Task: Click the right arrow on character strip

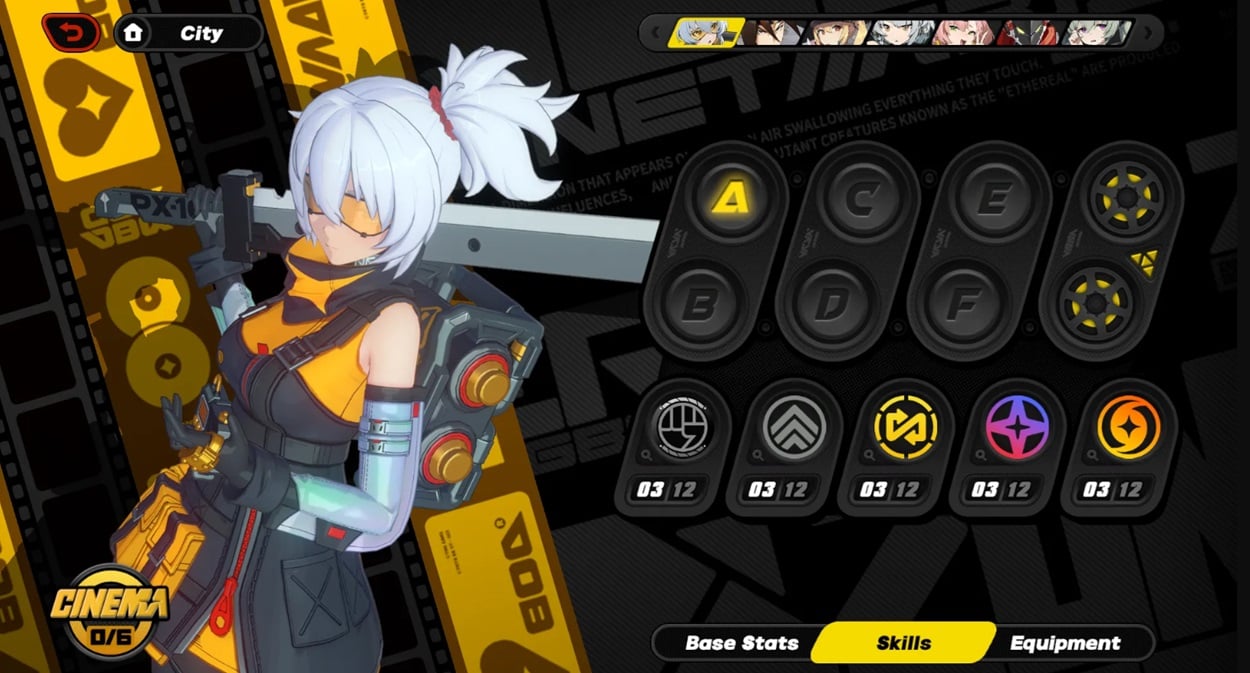Action: pyautogui.click(x=1149, y=33)
